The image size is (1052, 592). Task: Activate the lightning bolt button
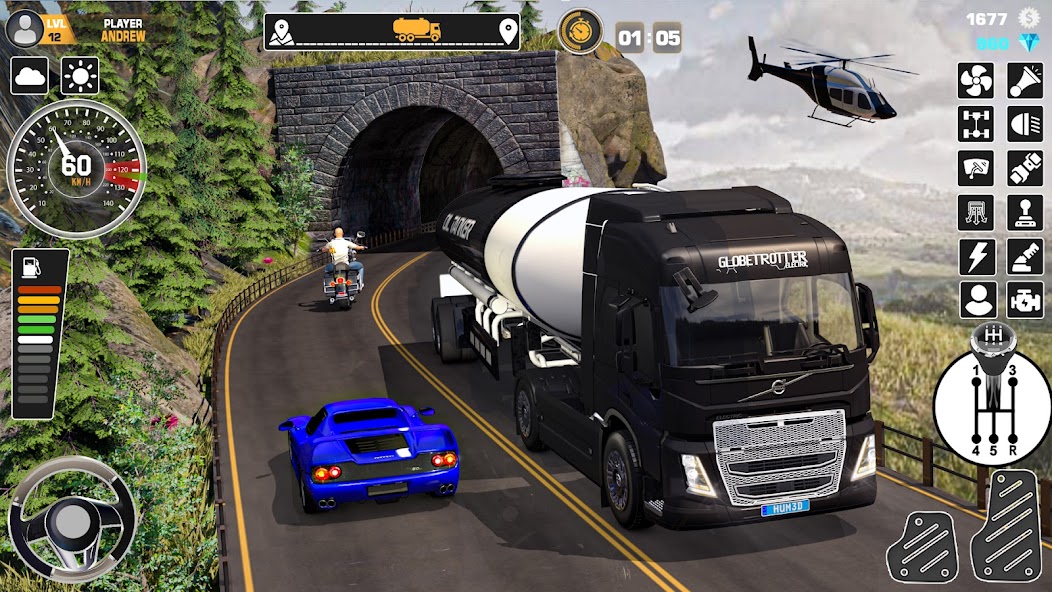pyautogui.click(x=976, y=257)
